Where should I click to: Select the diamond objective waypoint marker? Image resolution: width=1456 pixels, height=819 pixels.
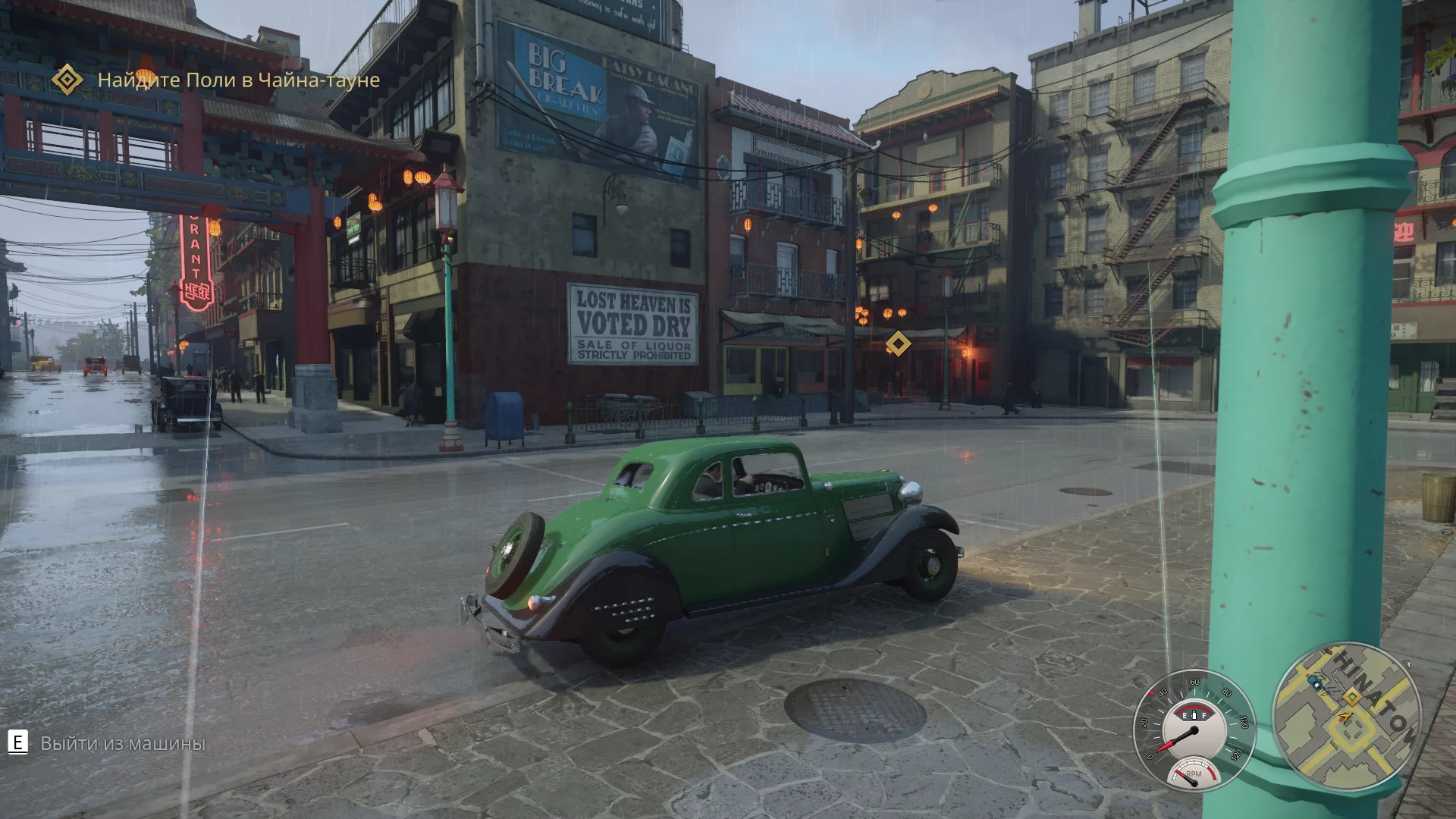point(898,344)
